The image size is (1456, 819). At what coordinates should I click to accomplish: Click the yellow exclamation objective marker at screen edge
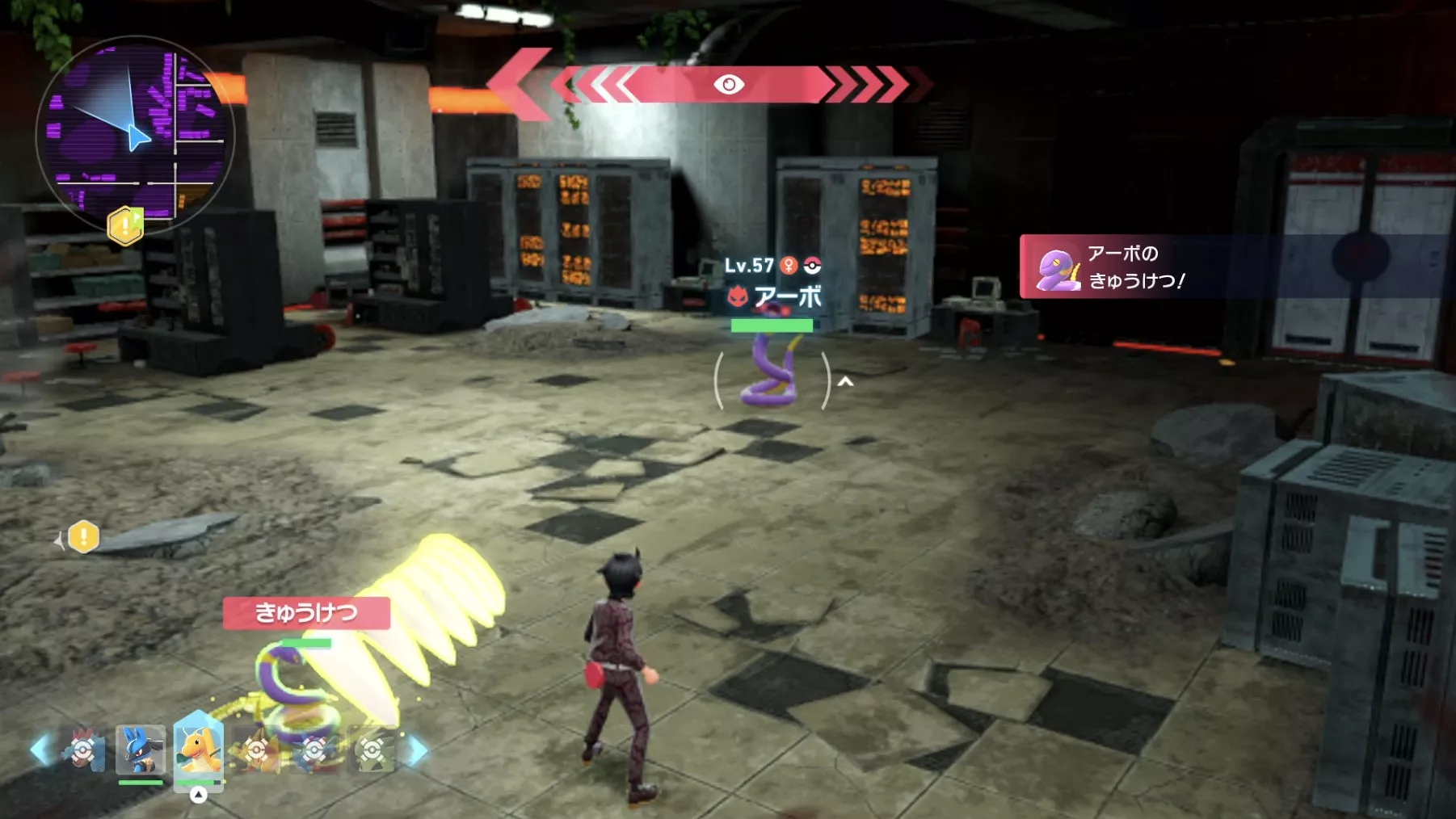tap(83, 537)
